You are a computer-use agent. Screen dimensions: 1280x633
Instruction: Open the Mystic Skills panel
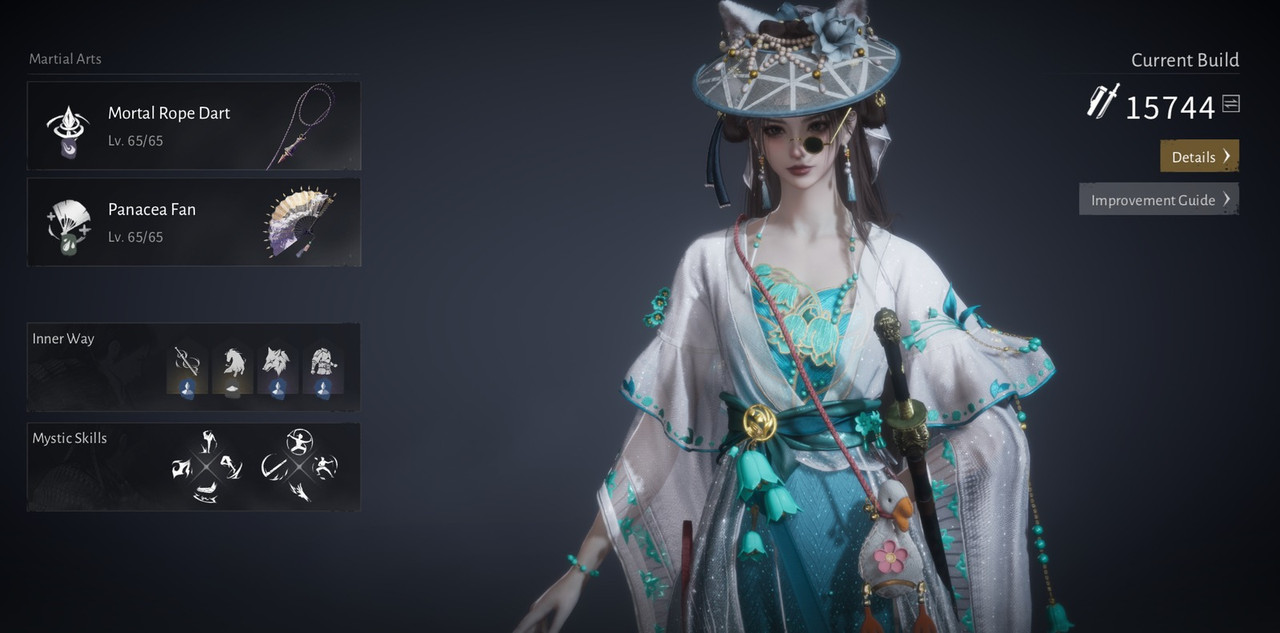tap(69, 438)
